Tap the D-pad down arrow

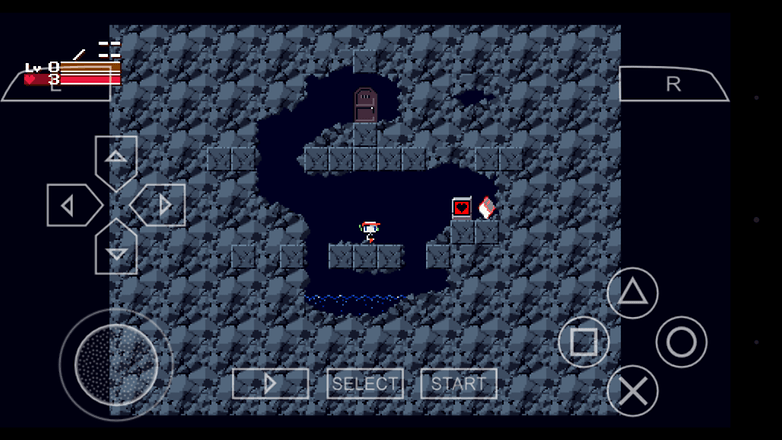[116, 250]
